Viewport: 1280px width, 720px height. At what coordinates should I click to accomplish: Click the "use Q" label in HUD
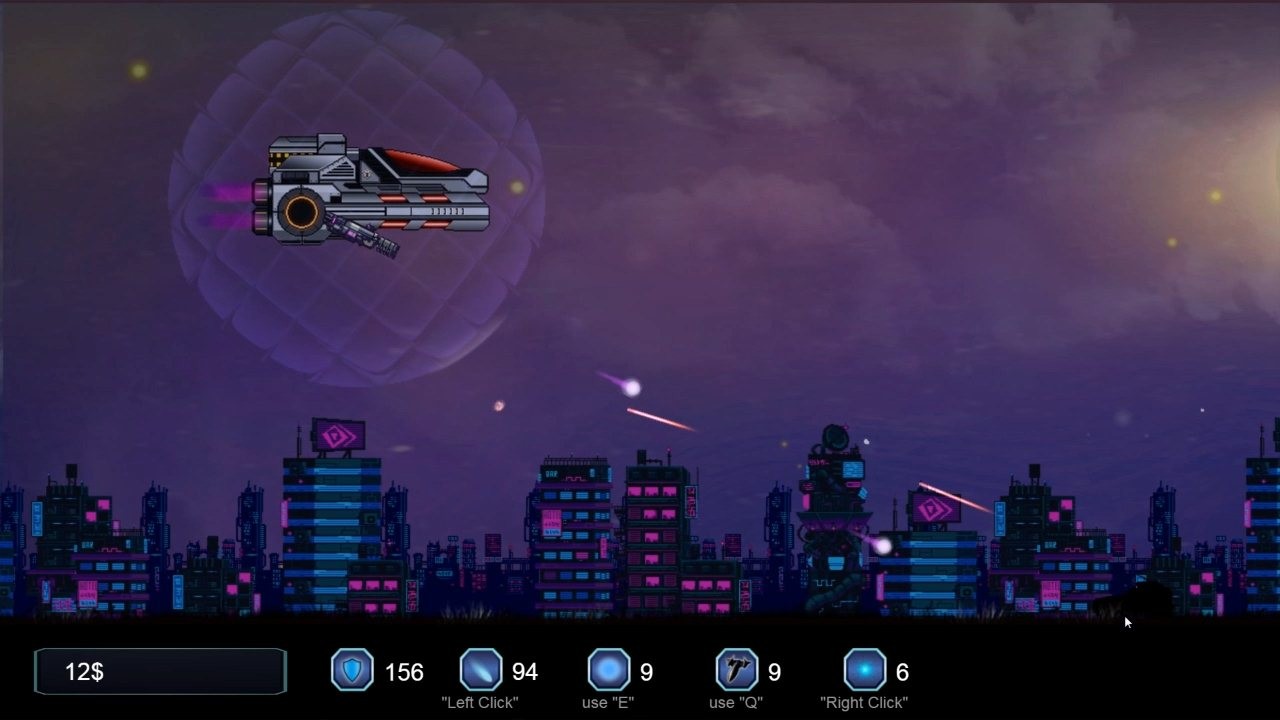(x=736, y=702)
